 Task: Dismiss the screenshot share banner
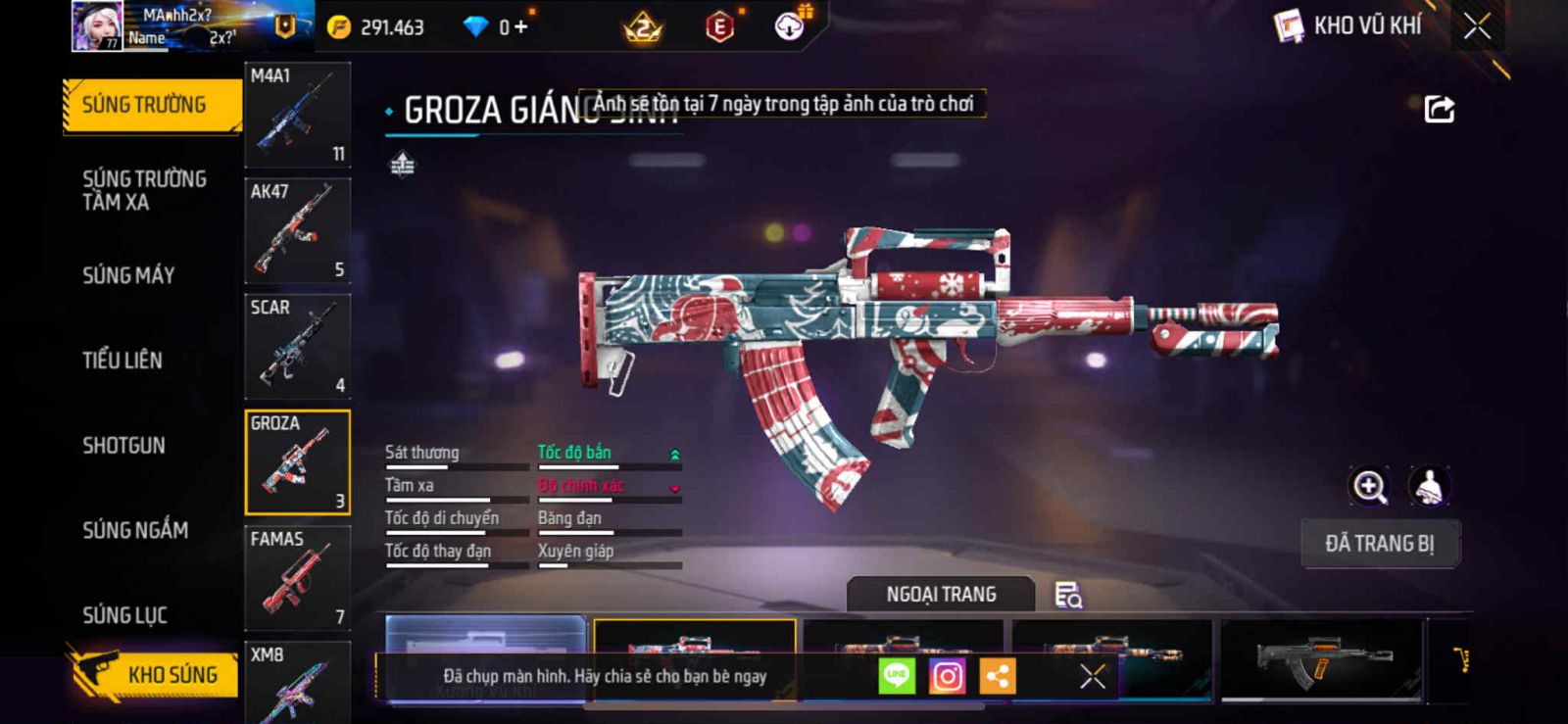click(x=1093, y=676)
